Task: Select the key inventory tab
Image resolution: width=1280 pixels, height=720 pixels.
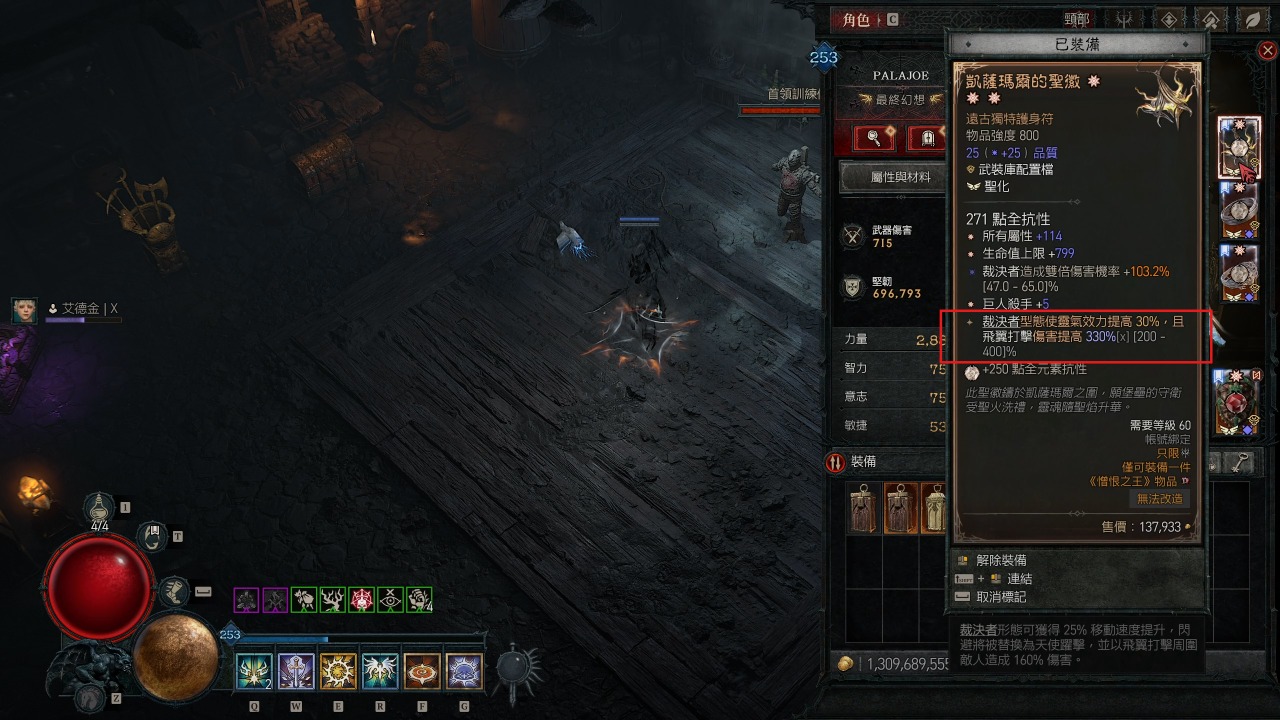Action: coord(1240,462)
